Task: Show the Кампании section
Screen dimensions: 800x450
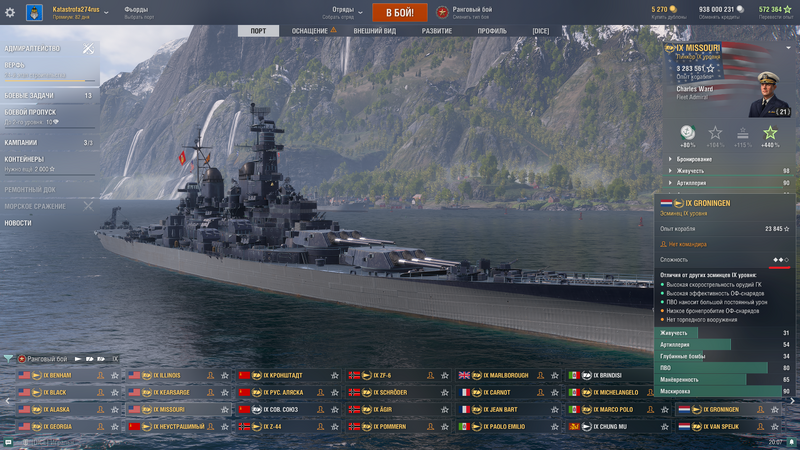Action: point(22,142)
